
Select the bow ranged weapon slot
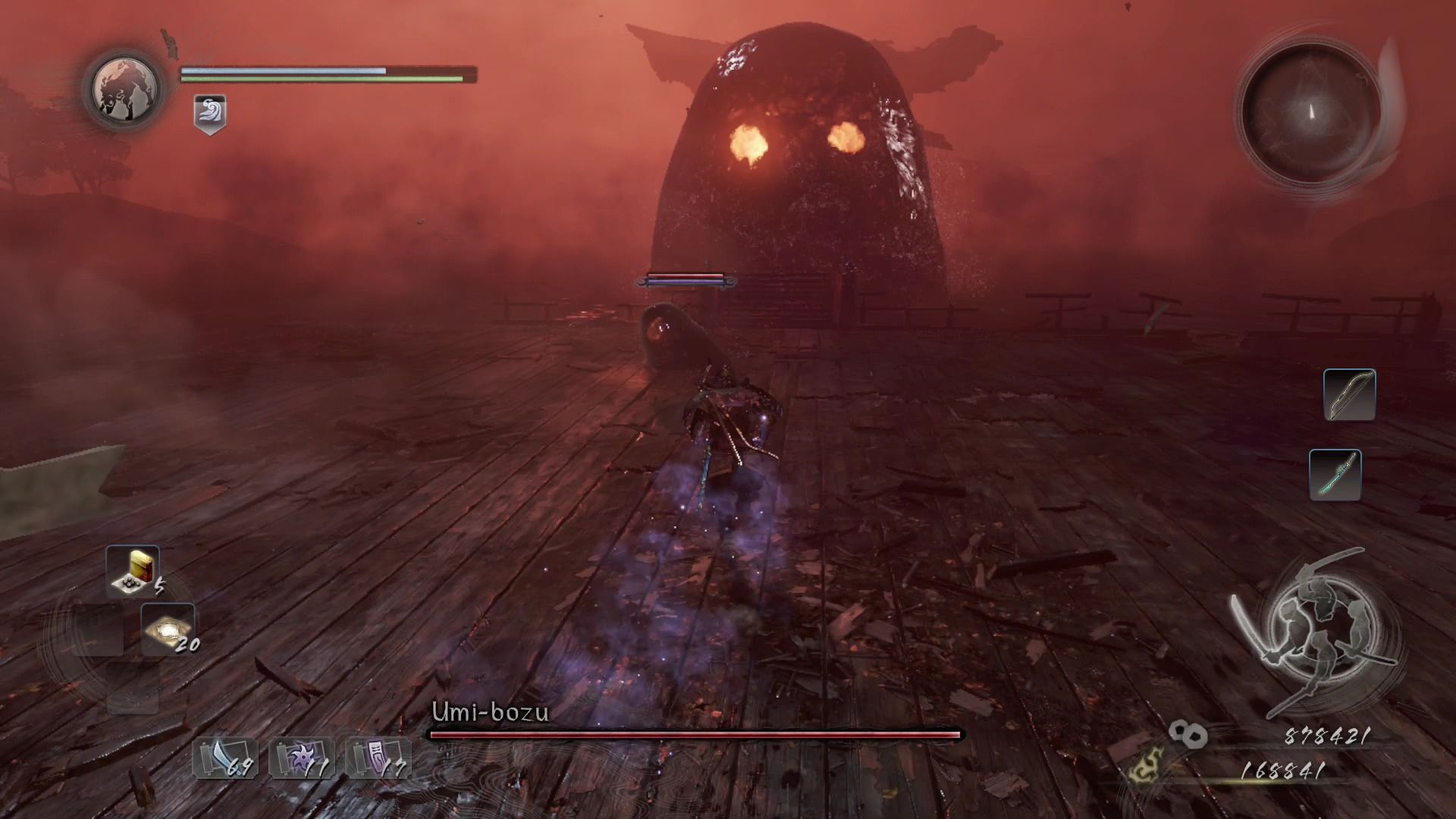click(1349, 394)
